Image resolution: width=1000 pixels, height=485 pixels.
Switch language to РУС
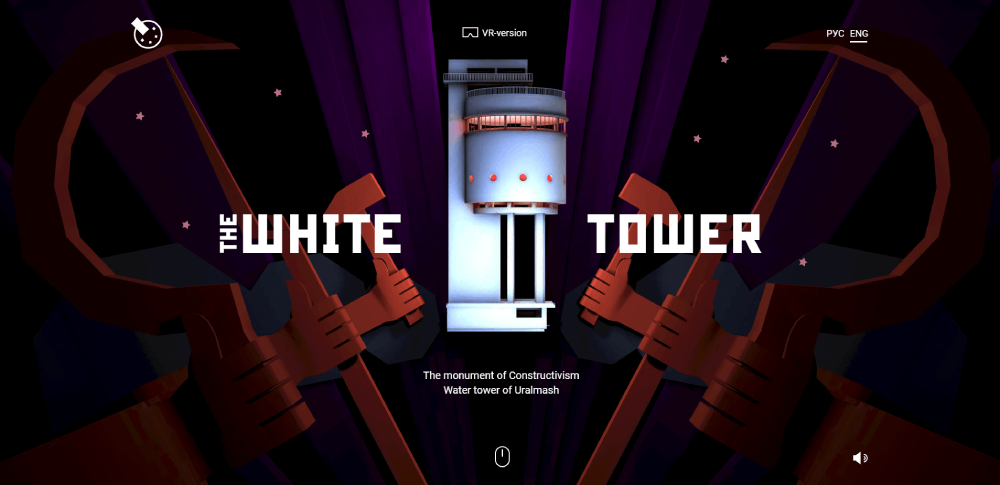point(835,34)
